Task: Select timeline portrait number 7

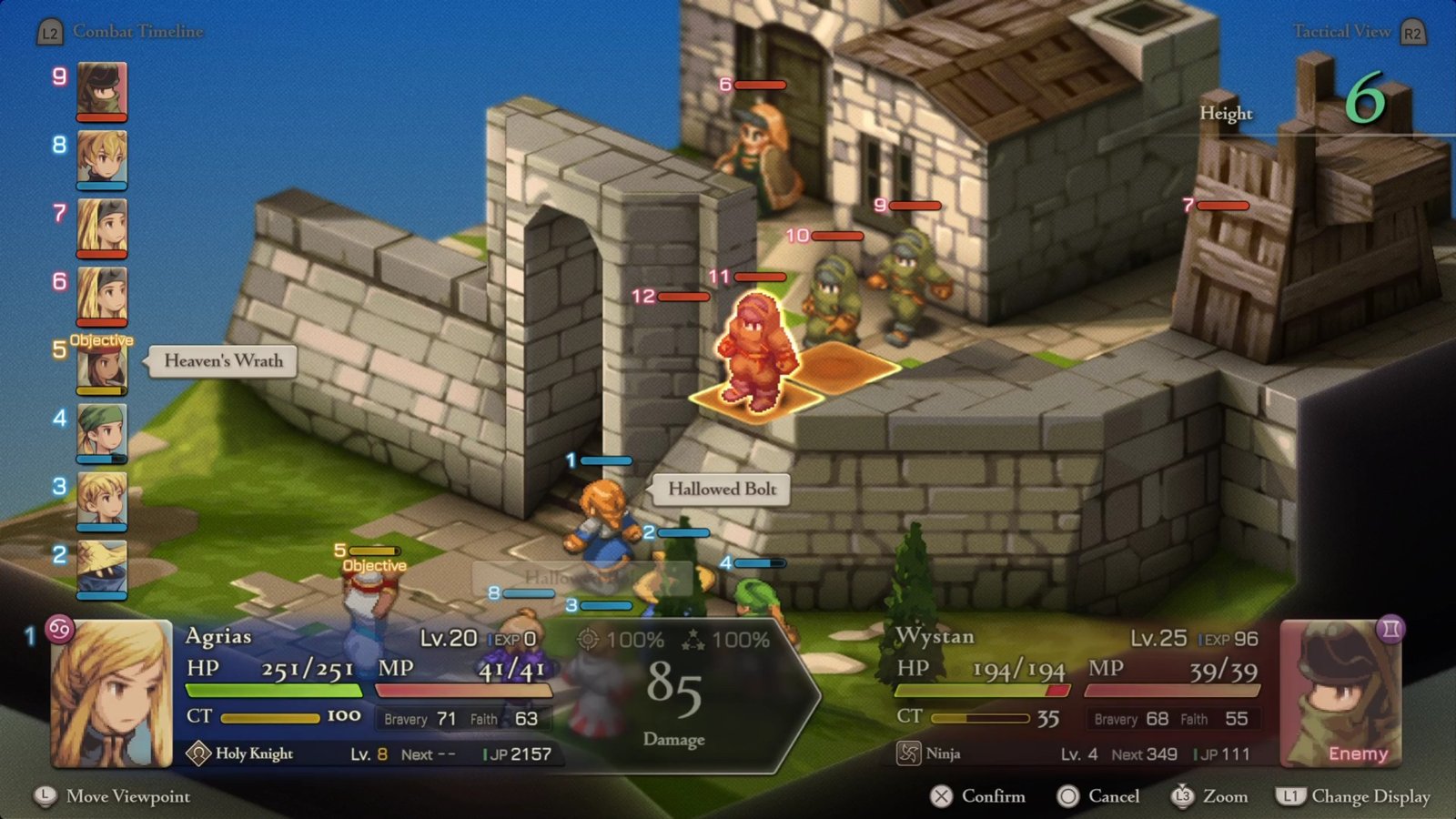Action: (x=101, y=227)
